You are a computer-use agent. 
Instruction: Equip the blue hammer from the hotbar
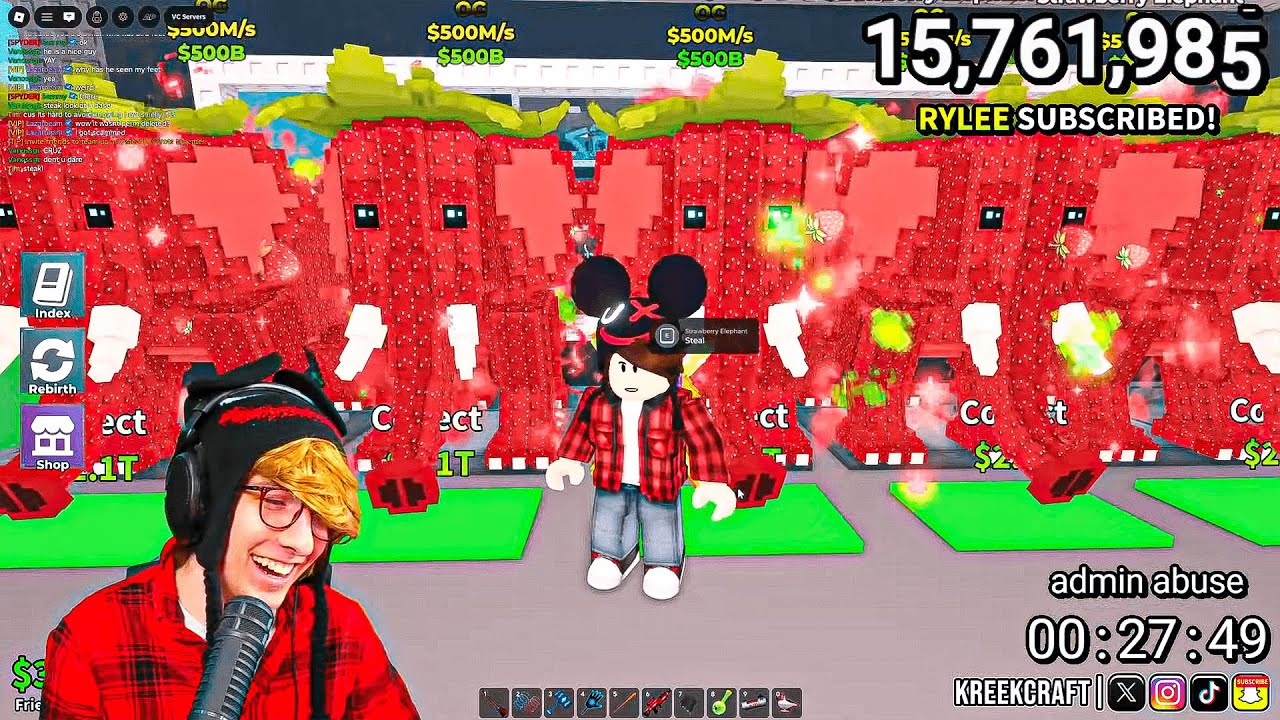click(559, 703)
